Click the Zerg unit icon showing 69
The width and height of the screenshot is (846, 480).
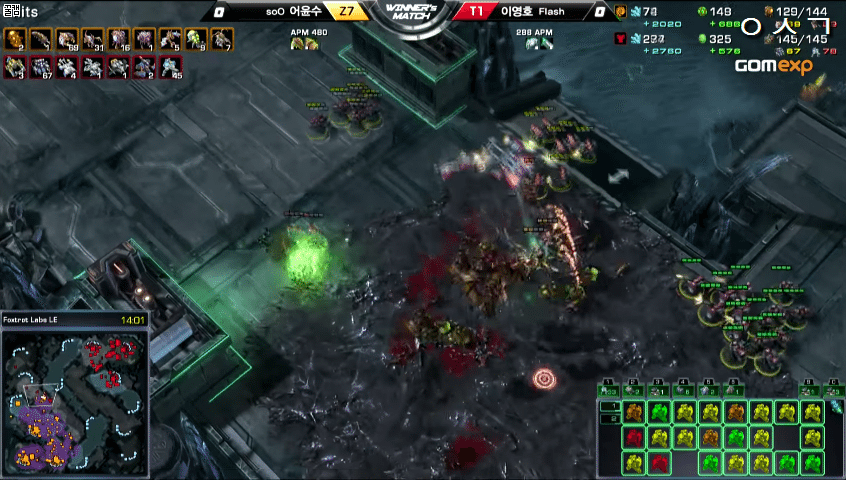click(x=66, y=40)
